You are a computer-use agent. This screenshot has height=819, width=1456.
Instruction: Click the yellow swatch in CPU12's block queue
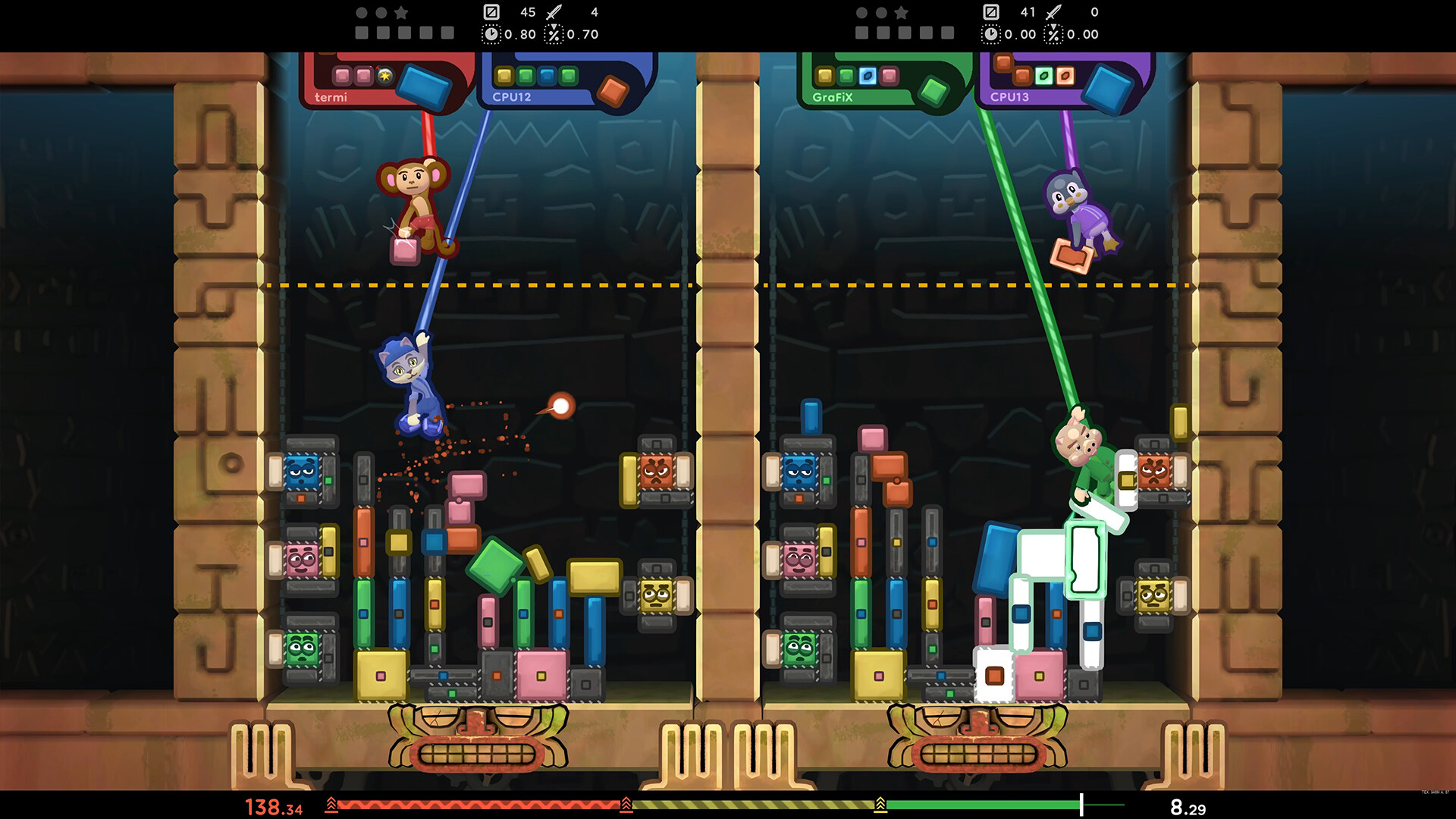click(504, 76)
